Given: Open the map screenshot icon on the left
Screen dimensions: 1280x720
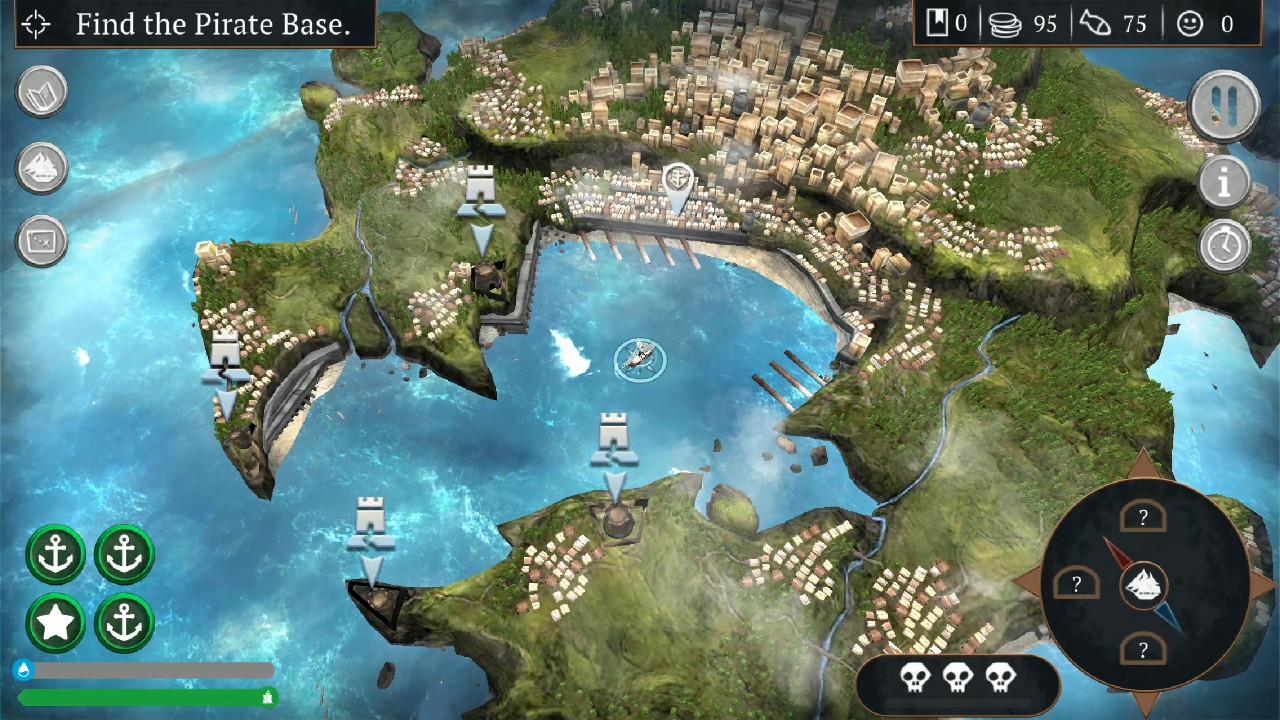Looking at the screenshot, I should pyautogui.click(x=41, y=241).
